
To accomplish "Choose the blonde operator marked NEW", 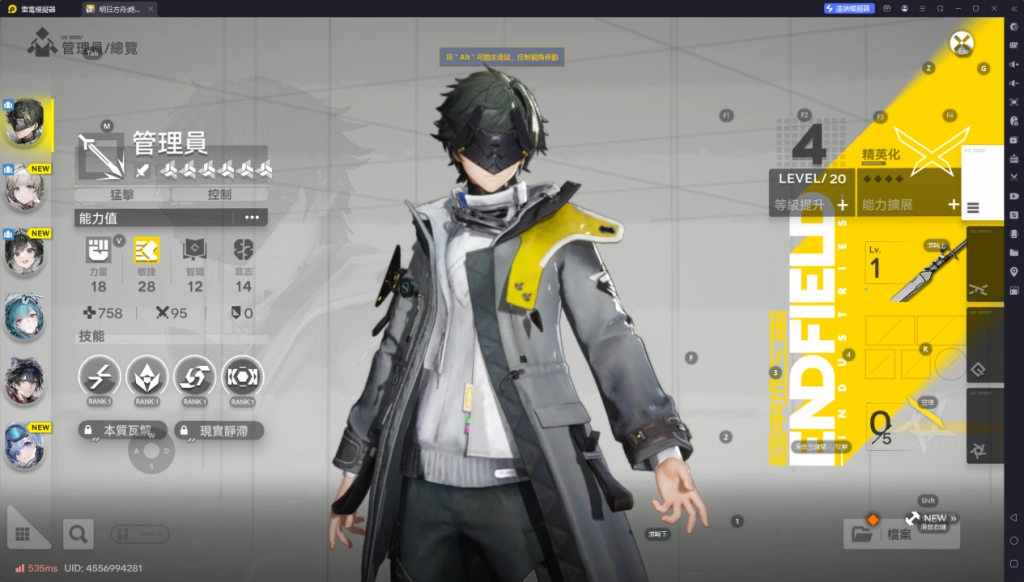I will click(x=24, y=188).
